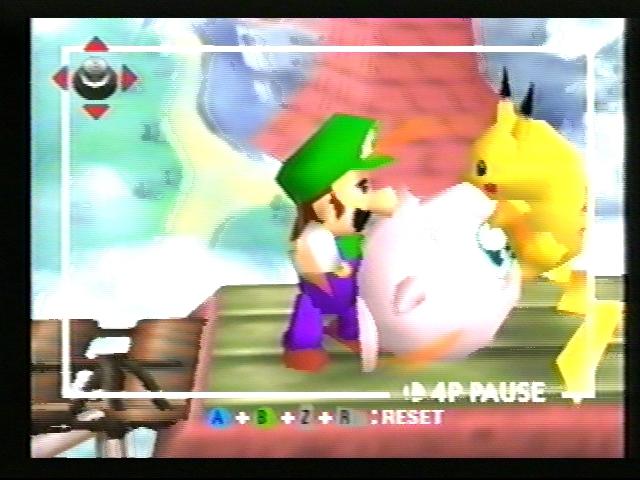
Task: Select the red down arrow on camera control
Action: [96, 110]
